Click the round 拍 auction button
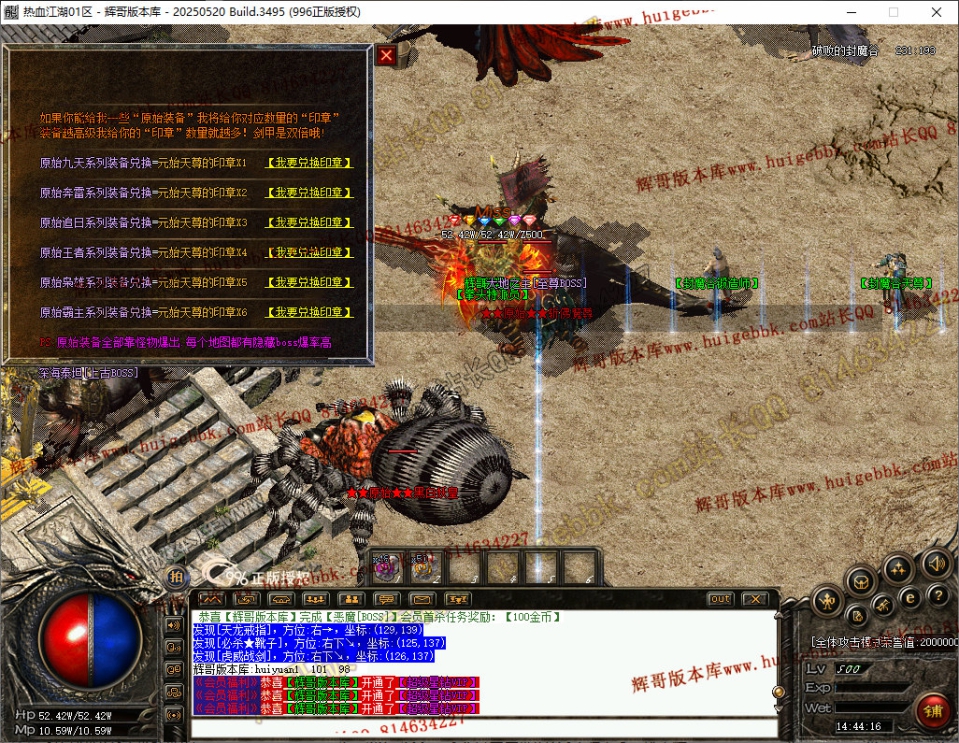This screenshot has height=743, width=959. point(176,577)
